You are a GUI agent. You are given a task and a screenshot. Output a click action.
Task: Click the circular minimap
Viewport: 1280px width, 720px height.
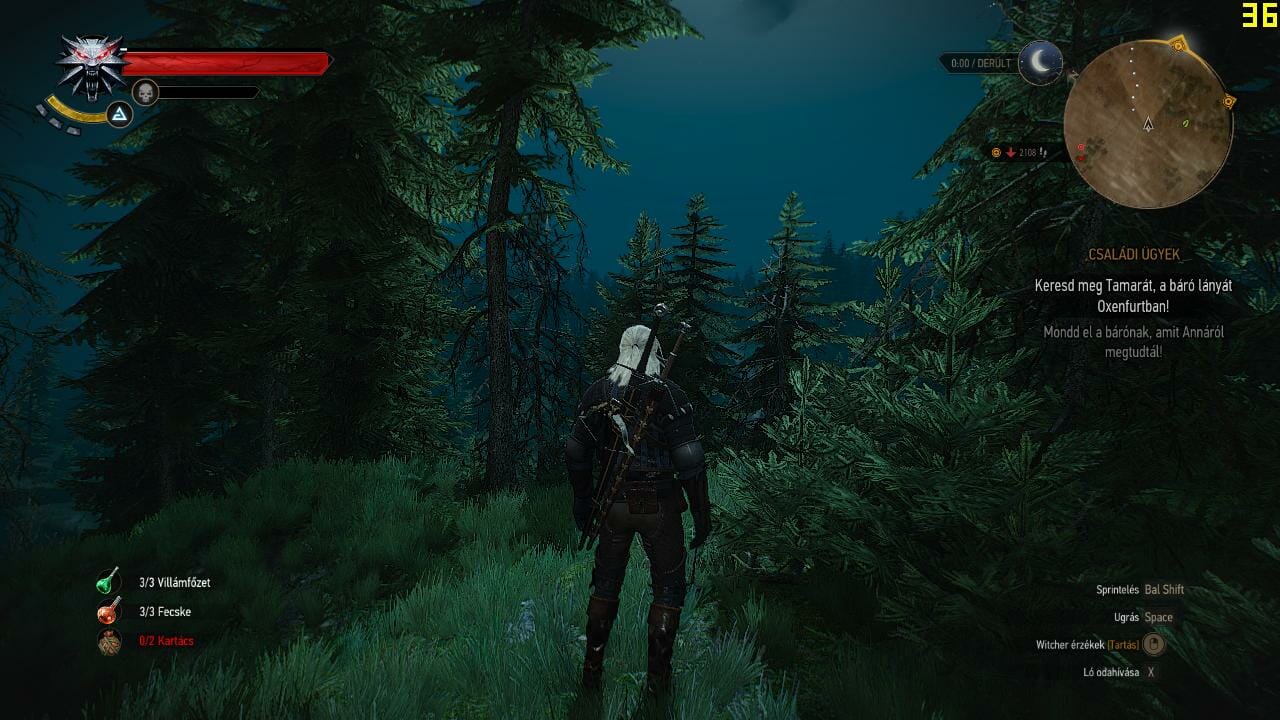1148,124
